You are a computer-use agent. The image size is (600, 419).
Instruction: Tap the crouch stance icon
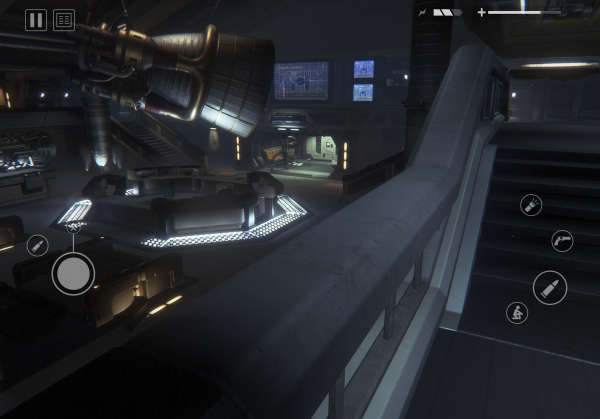tap(517, 312)
